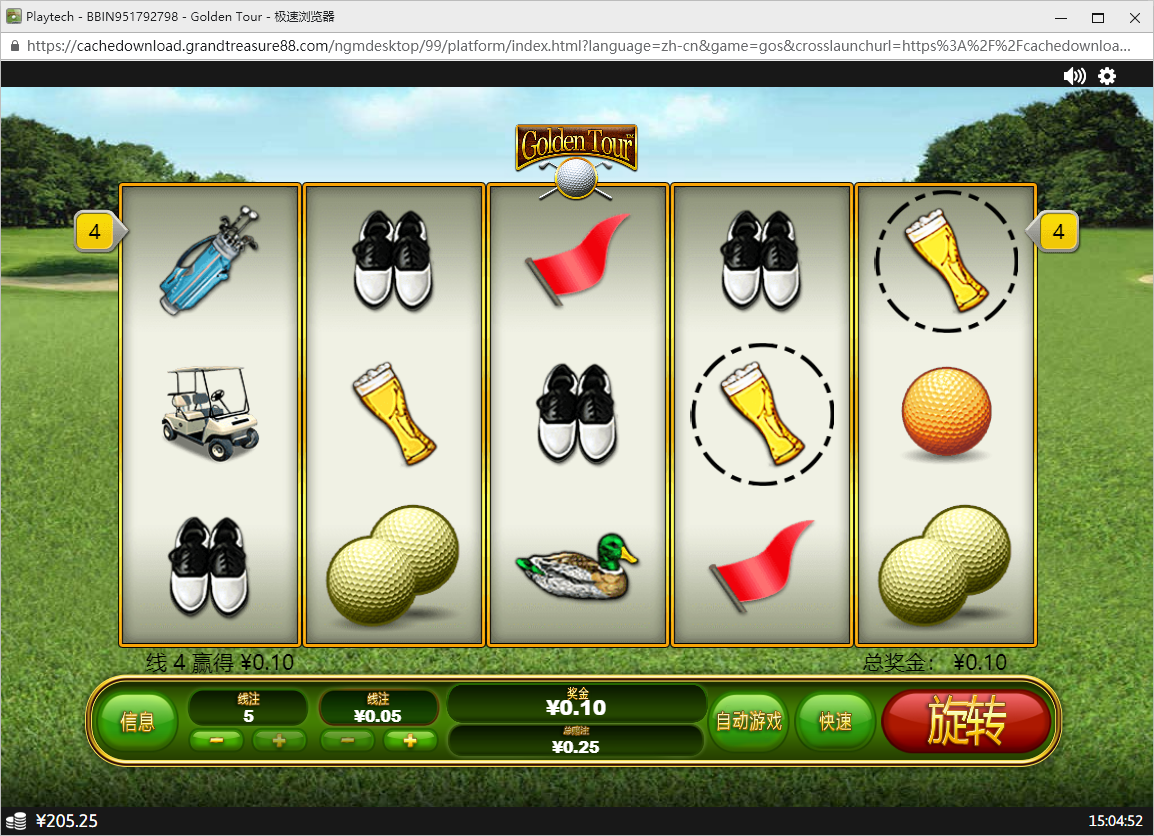The width and height of the screenshot is (1154, 836).
Task: Open the 信息 info panel
Action: coord(138,722)
